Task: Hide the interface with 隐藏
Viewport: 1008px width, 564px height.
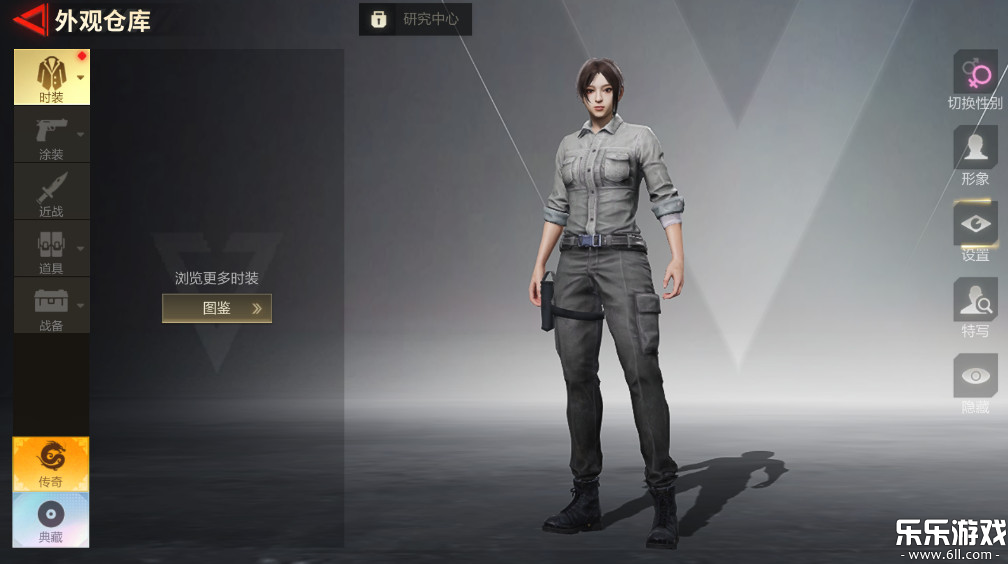Action: [x=975, y=384]
